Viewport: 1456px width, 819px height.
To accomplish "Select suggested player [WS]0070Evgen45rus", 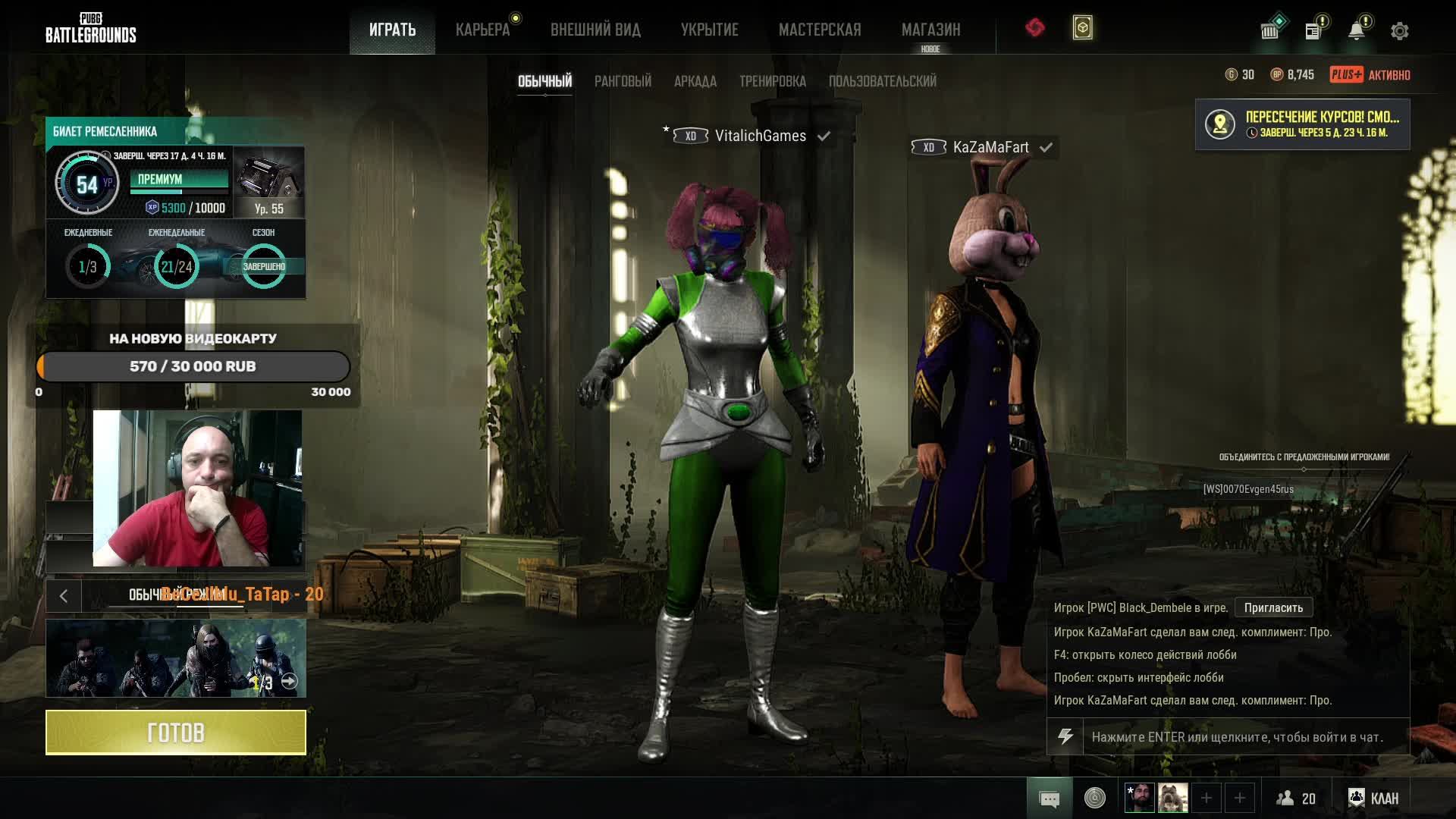I will coord(1248,489).
